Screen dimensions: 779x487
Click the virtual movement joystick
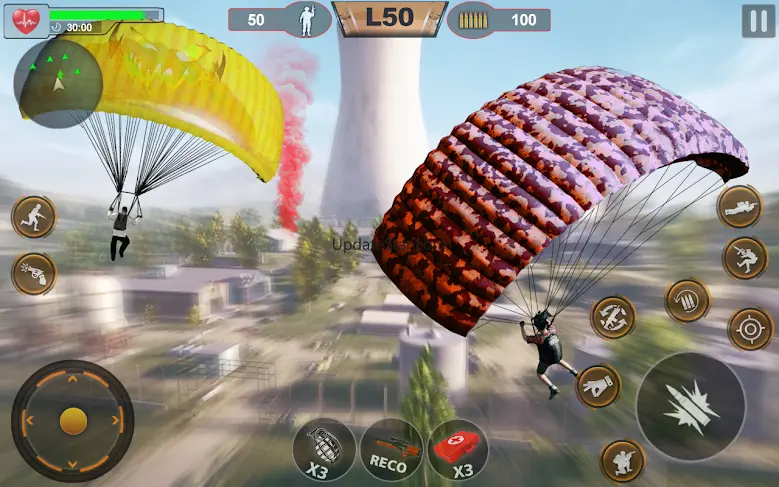[x=73, y=421]
